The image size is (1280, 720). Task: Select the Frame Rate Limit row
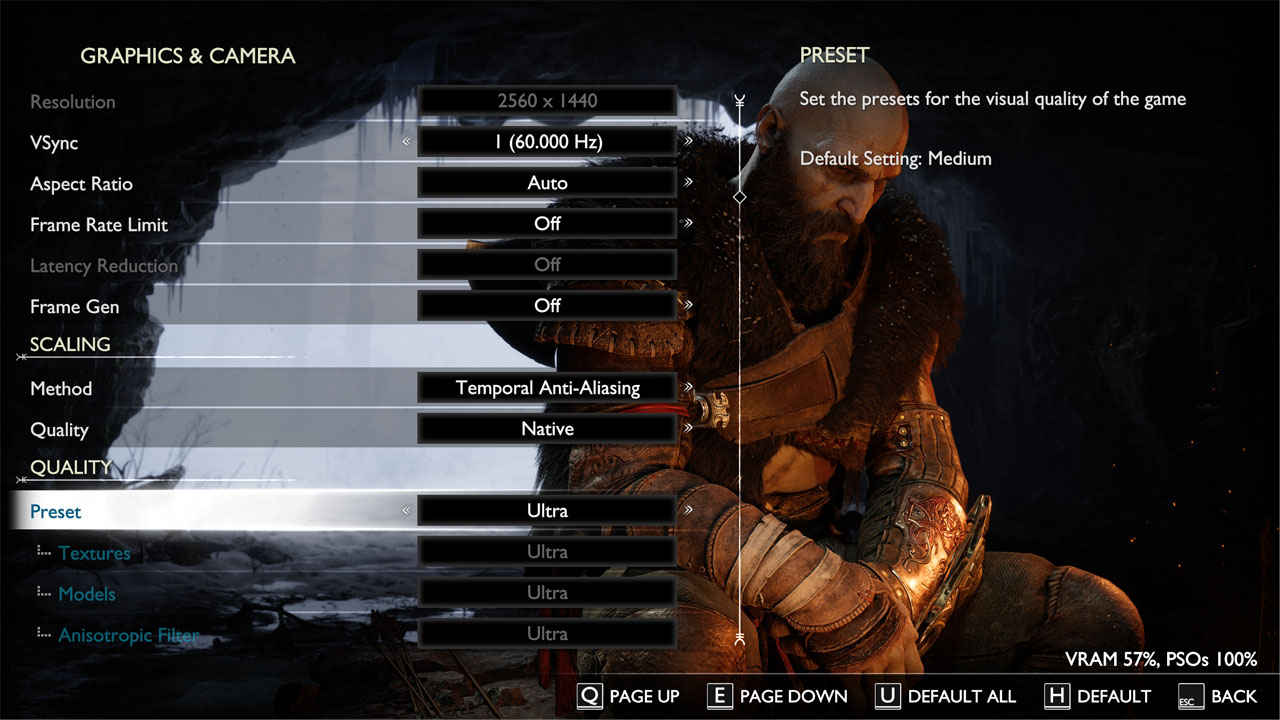pyautogui.click(x=99, y=225)
